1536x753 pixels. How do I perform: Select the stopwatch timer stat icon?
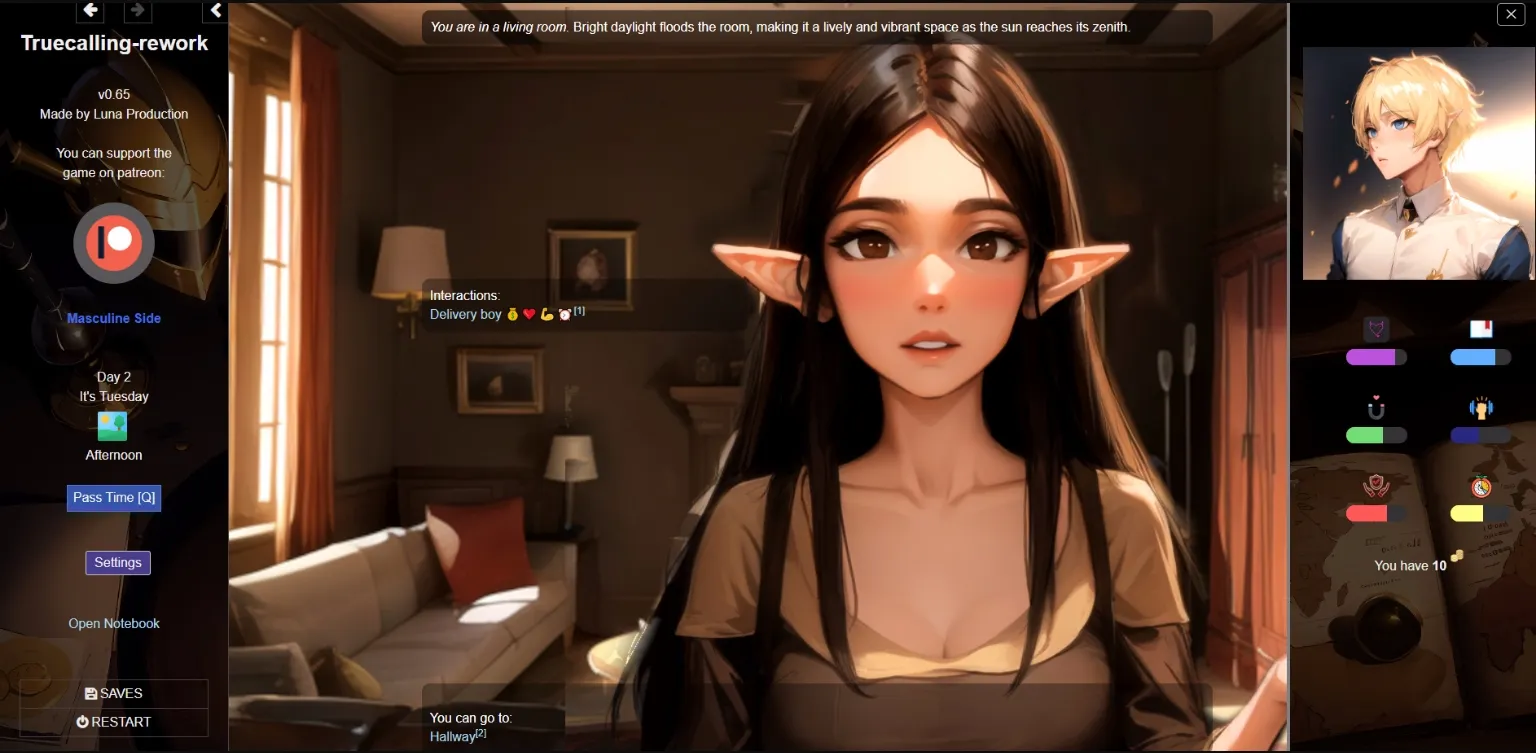(x=1480, y=485)
